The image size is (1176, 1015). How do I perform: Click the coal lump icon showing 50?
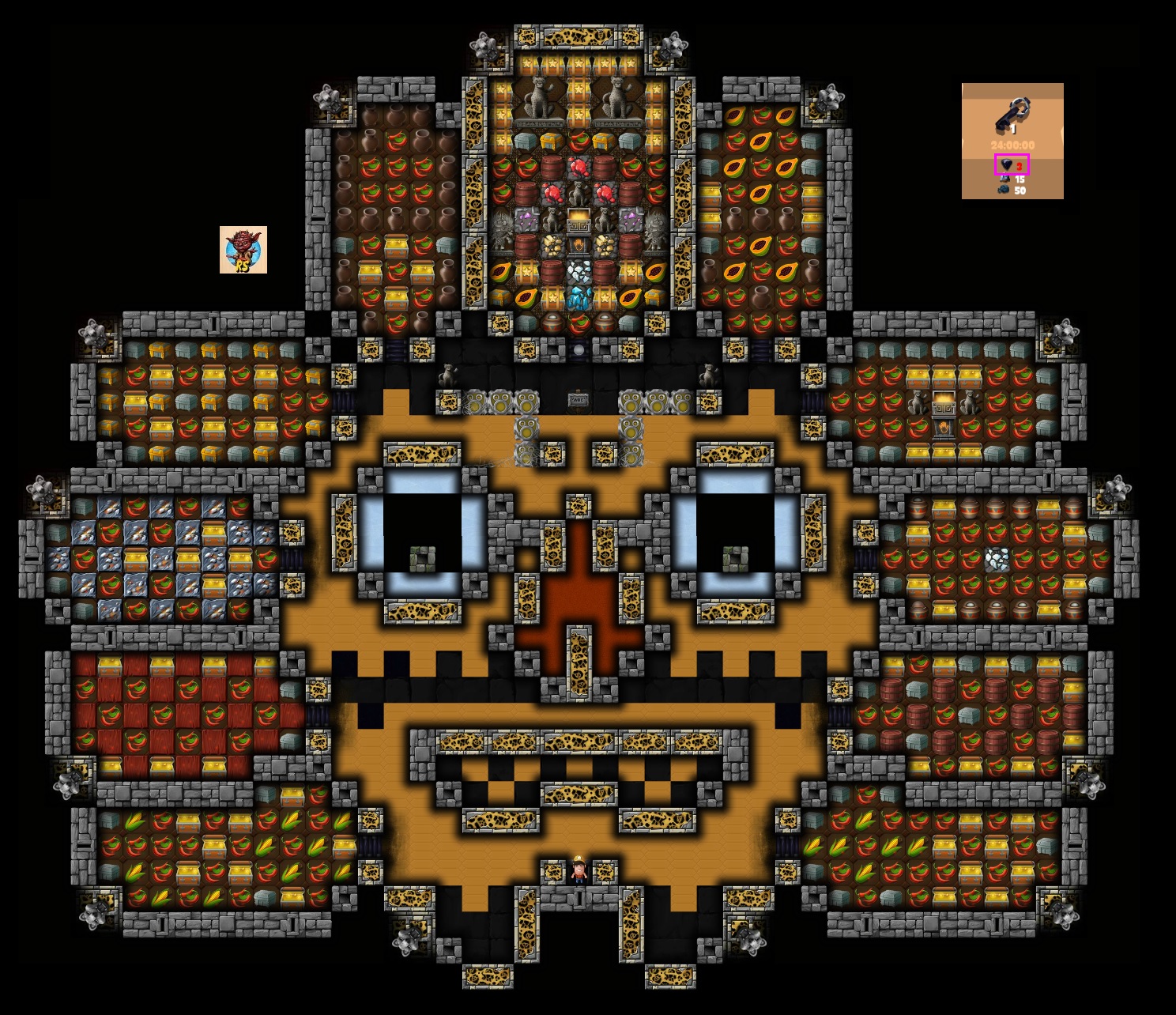(x=1004, y=189)
